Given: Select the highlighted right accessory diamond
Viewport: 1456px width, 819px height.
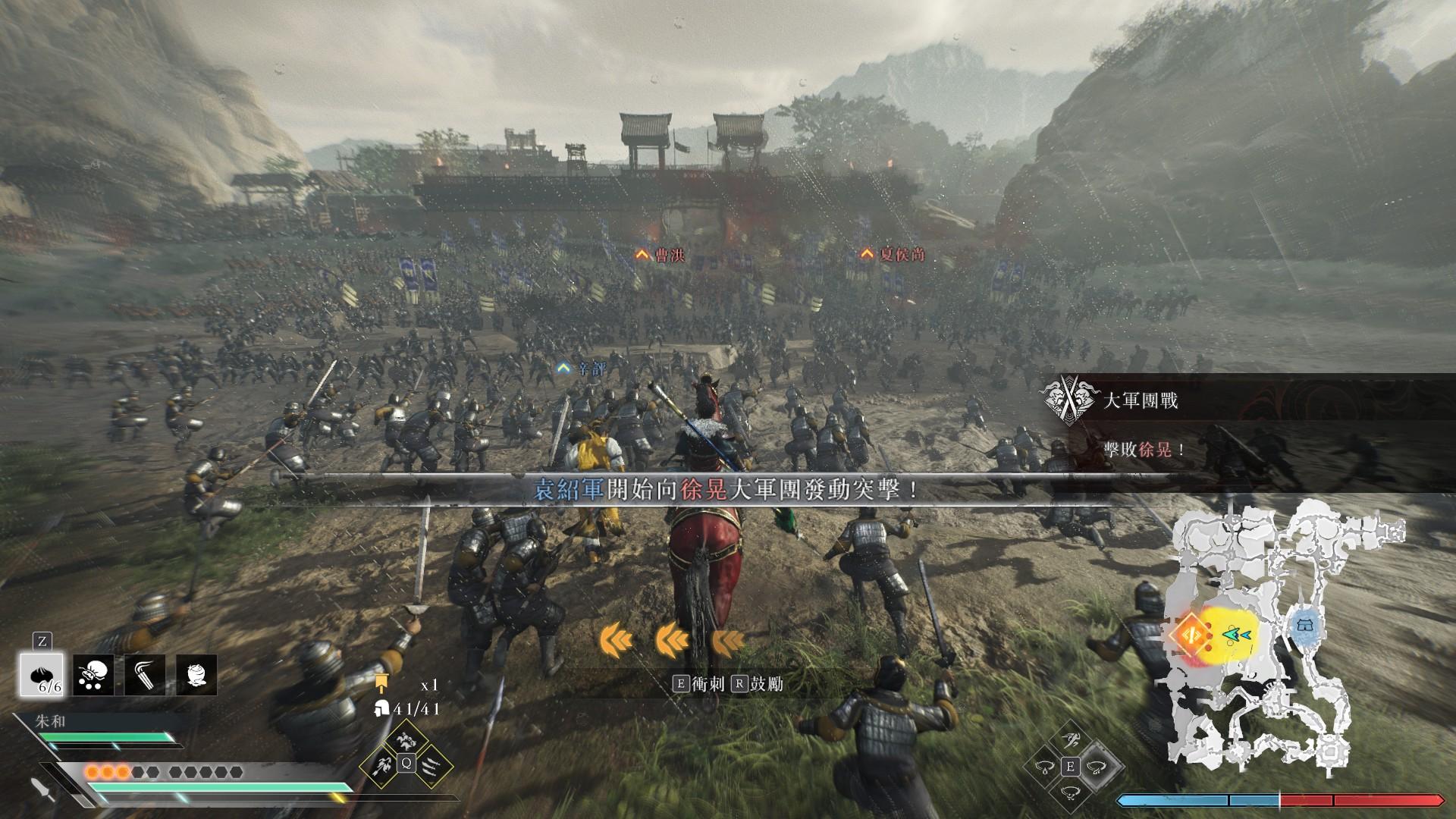Looking at the screenshot, I should pyautogui.click(x=1095, y=767).
